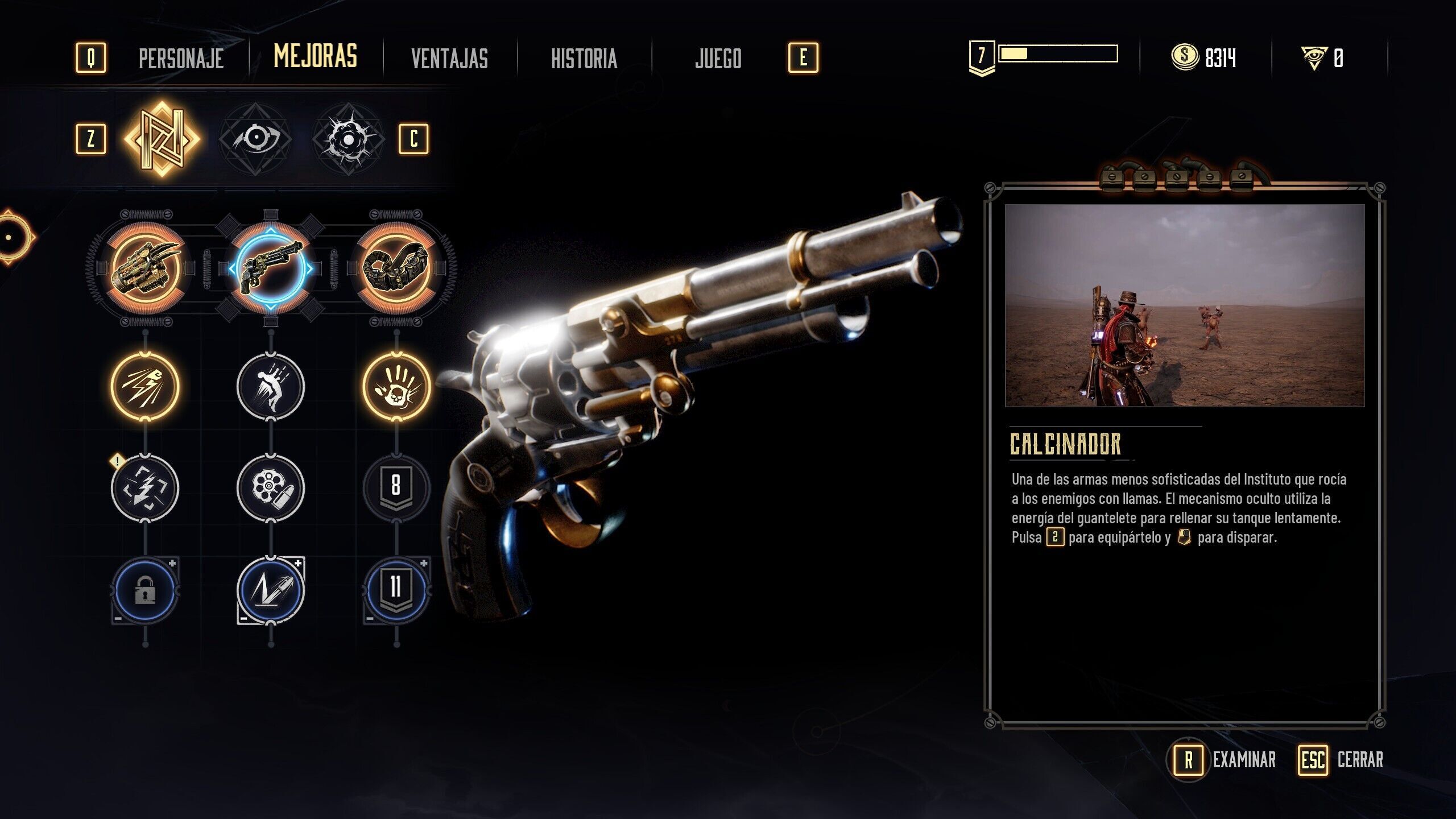Select the glowing rune upgrade category
This screenshot has height=819, width=1456.
click(162, 139)
